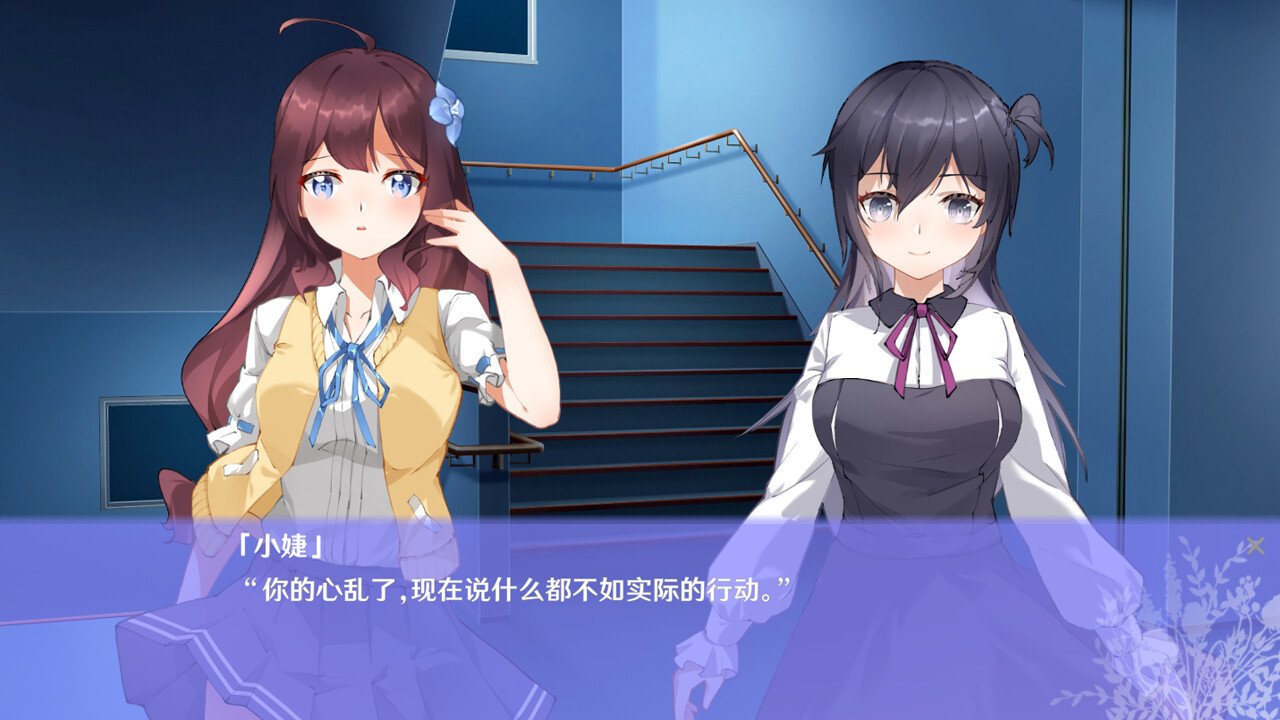Click the dialogue text to advance story
Viewport: 1280px width, 720px height.
pos(521,587)
